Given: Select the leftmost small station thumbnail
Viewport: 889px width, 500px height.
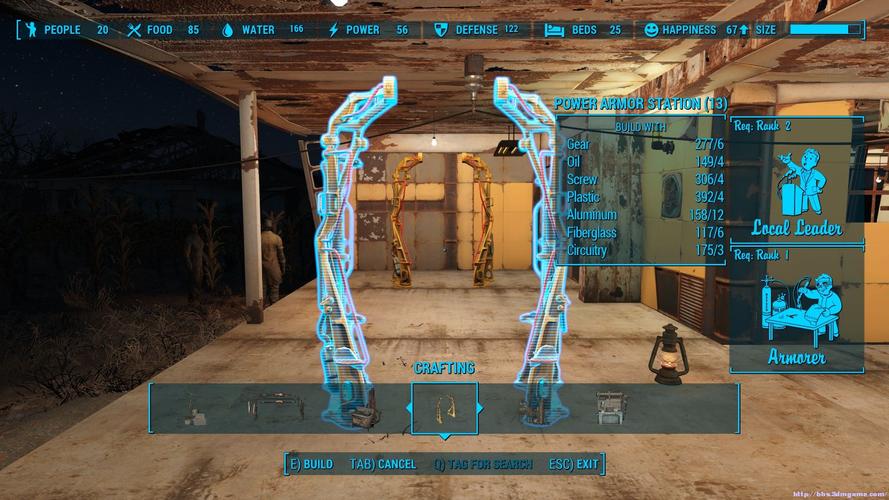Looking at the screenshot, I should click(x=190, y=409).
